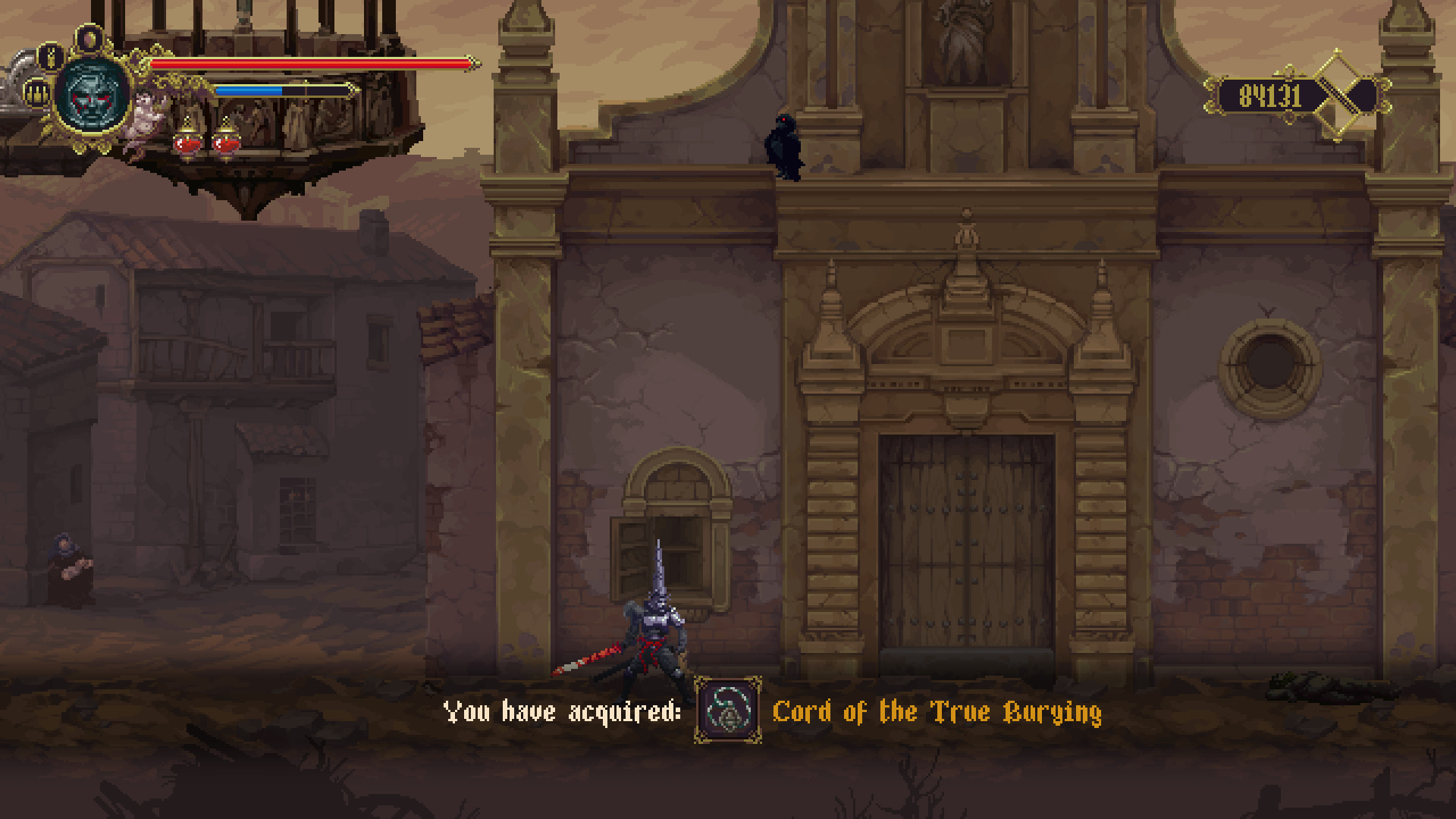The width and height of the screenshot is (1456, 819).
Task: Click the oval gem atop the HUD frame
Action: 89,38
